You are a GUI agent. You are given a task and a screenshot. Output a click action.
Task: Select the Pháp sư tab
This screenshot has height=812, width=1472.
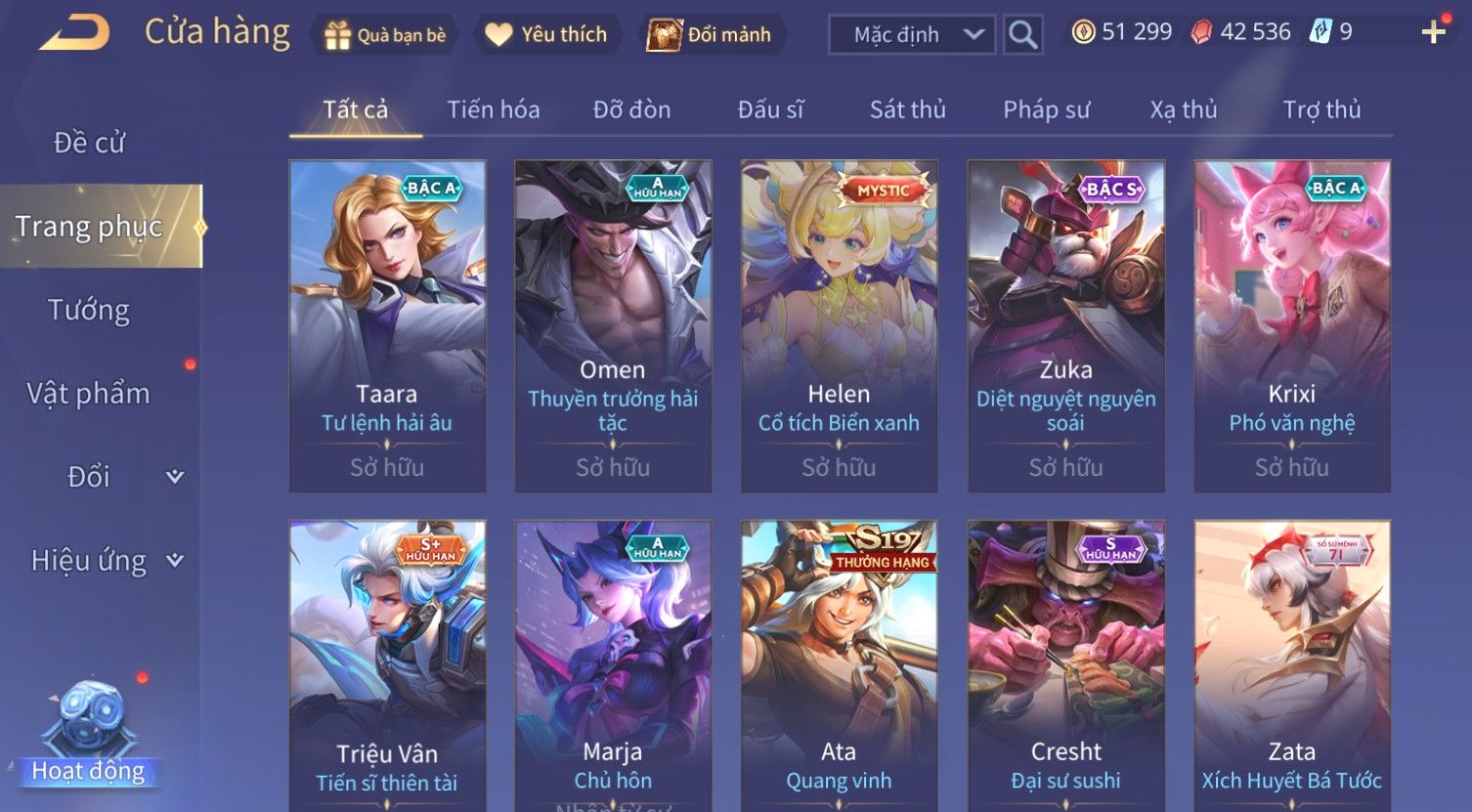1046,109
